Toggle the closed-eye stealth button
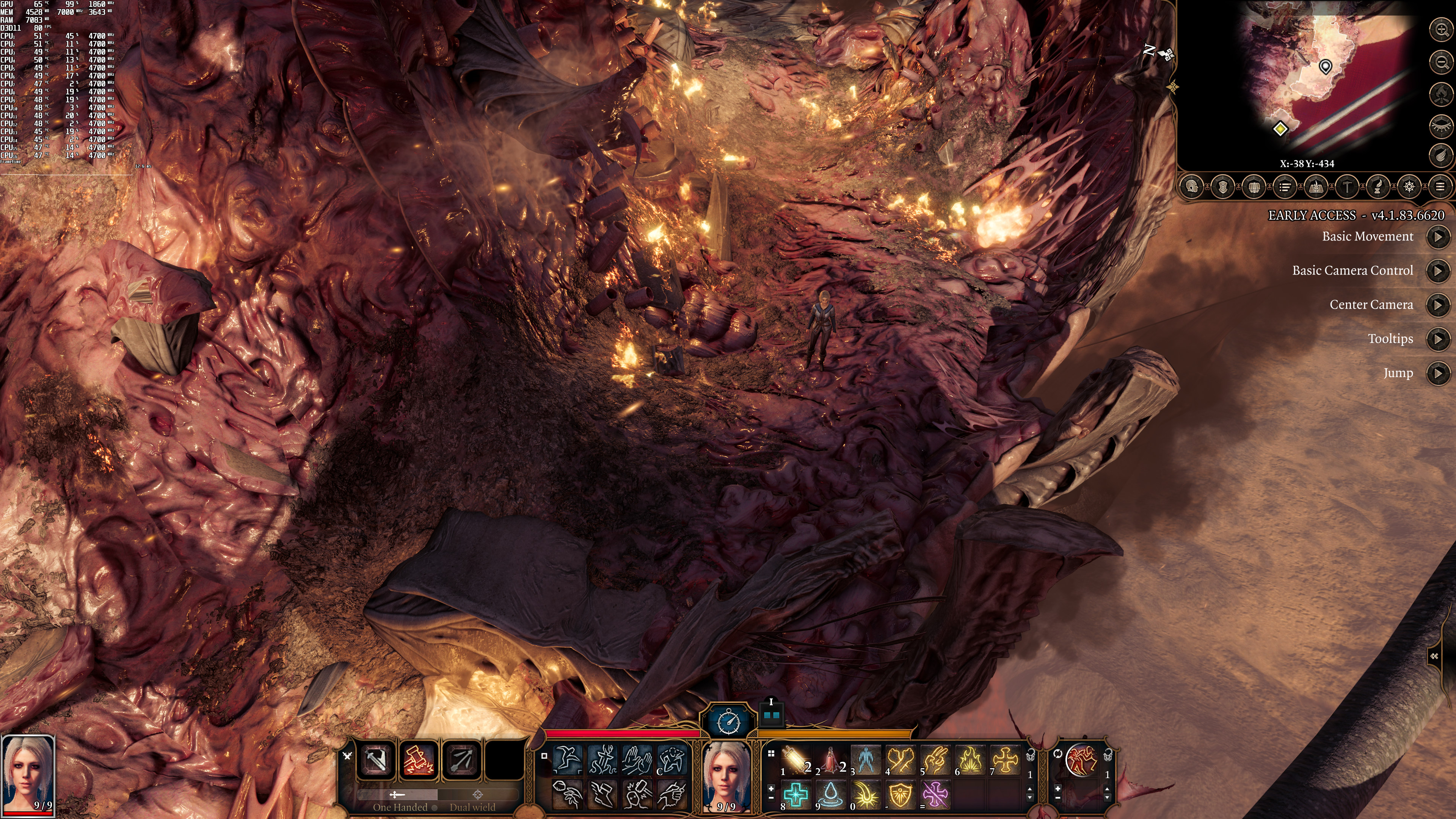This screenshot has width=1456, height=819. point(1441,125)
